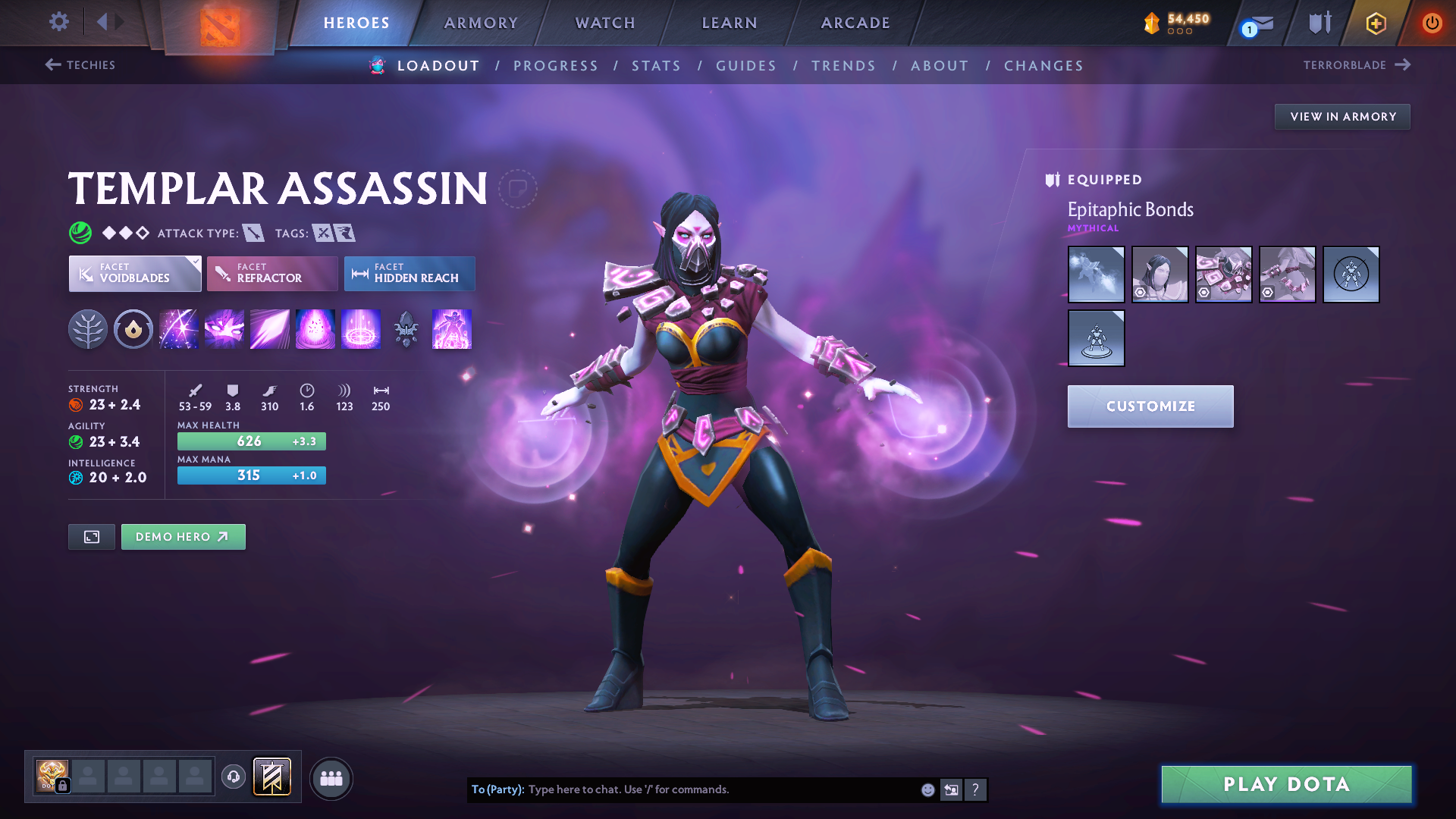Select the Voidblades facet
This screenshot has height=819, width=1456.
coord(135,273)
